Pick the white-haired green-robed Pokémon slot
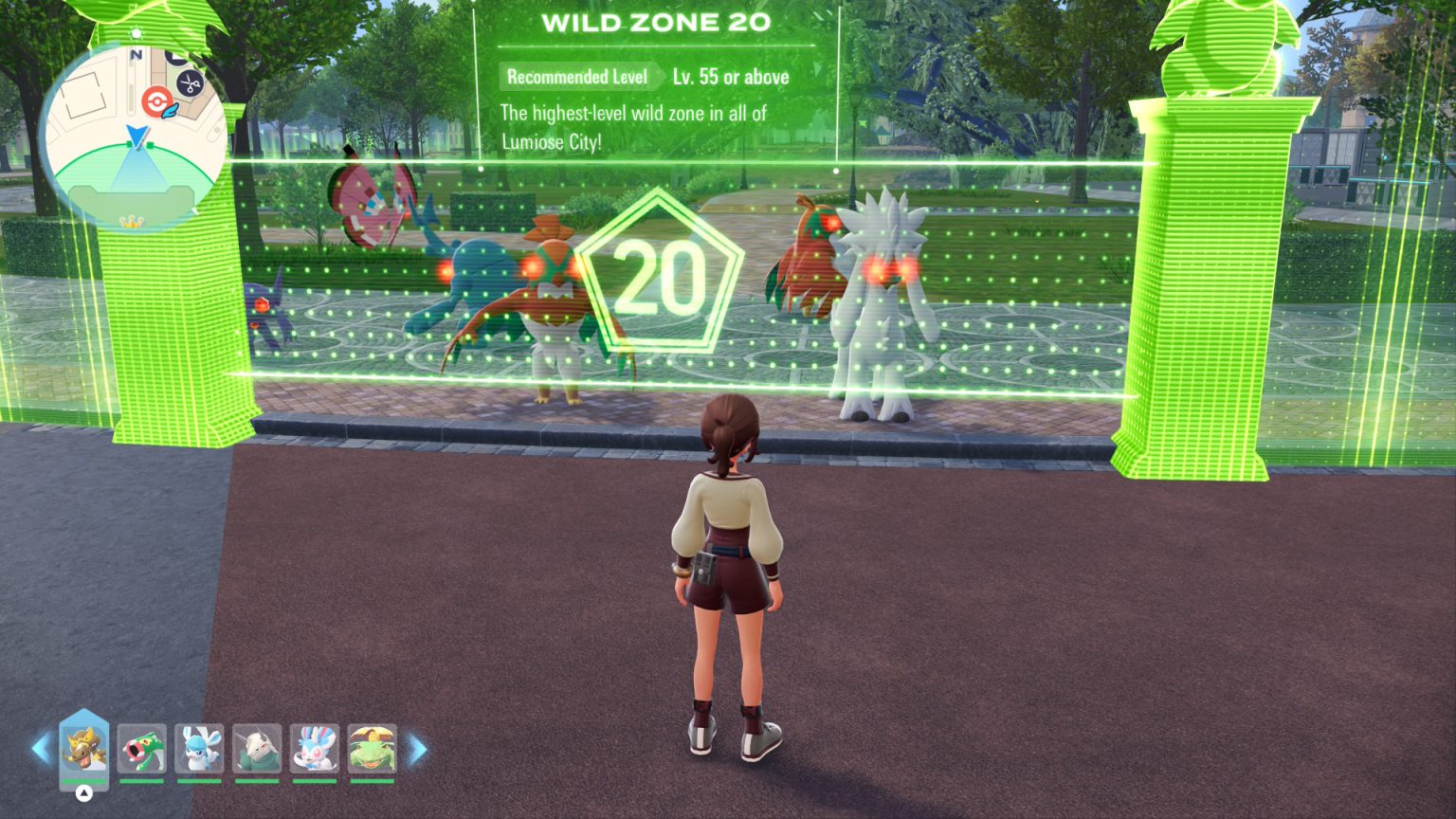This screenshot has width=1456, height=819. (x=257, y=749)
